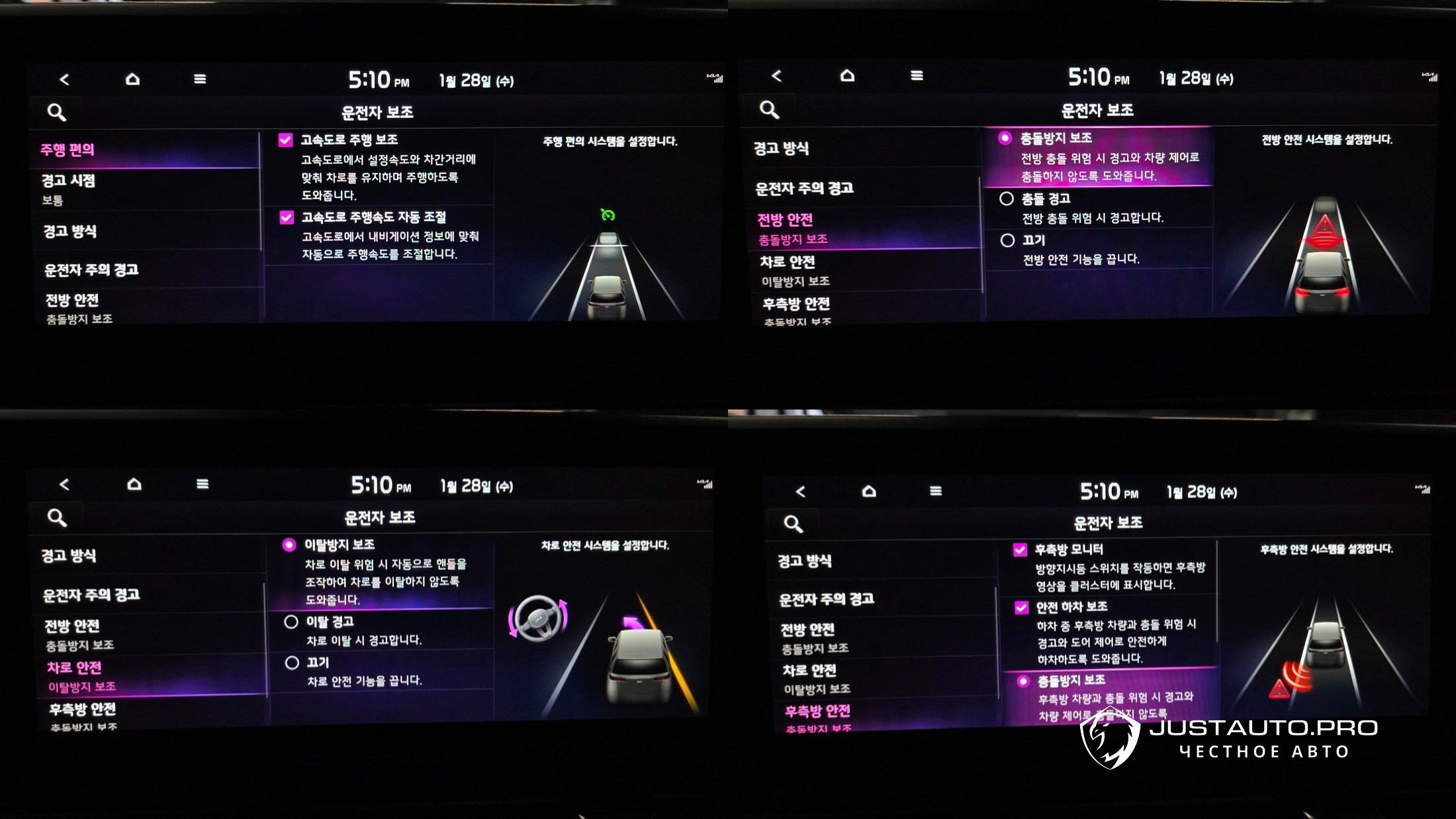Select 끄기 to turn off 전방 안전

tap(1007, 240)
